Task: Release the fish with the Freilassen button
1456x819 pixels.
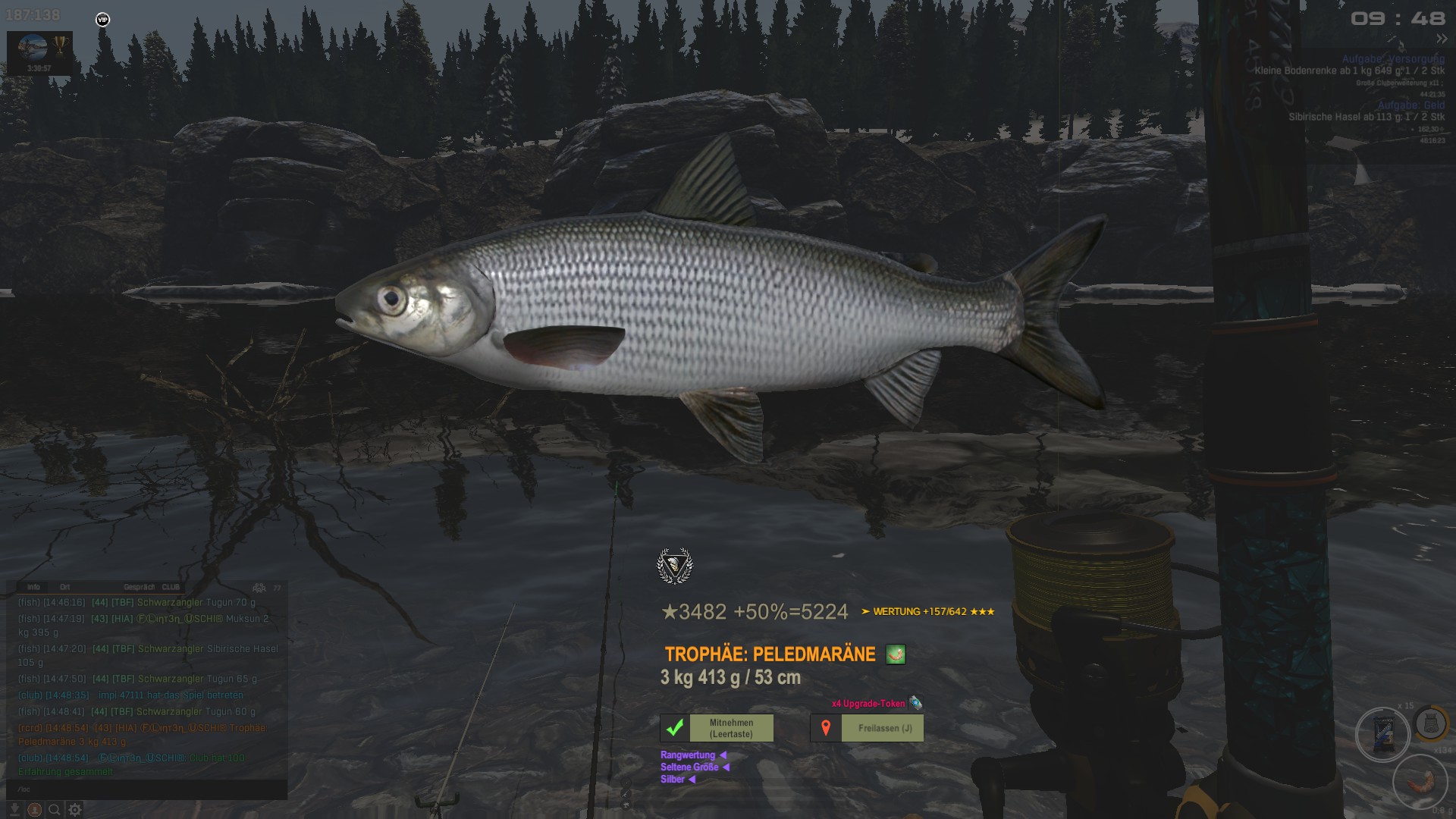Action: (x=867, y=728)
